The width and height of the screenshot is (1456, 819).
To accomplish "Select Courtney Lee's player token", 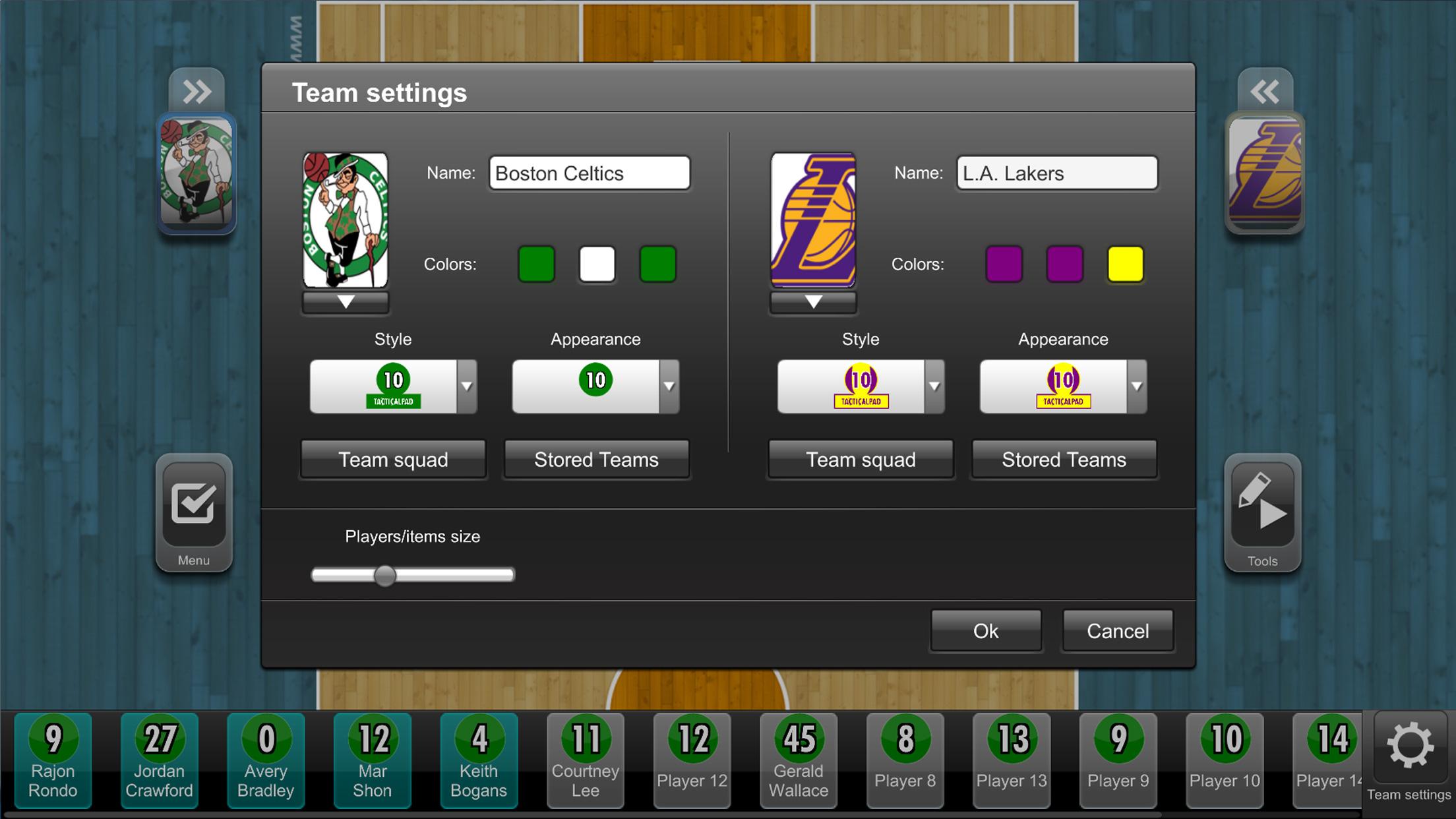I will point(584,760).
